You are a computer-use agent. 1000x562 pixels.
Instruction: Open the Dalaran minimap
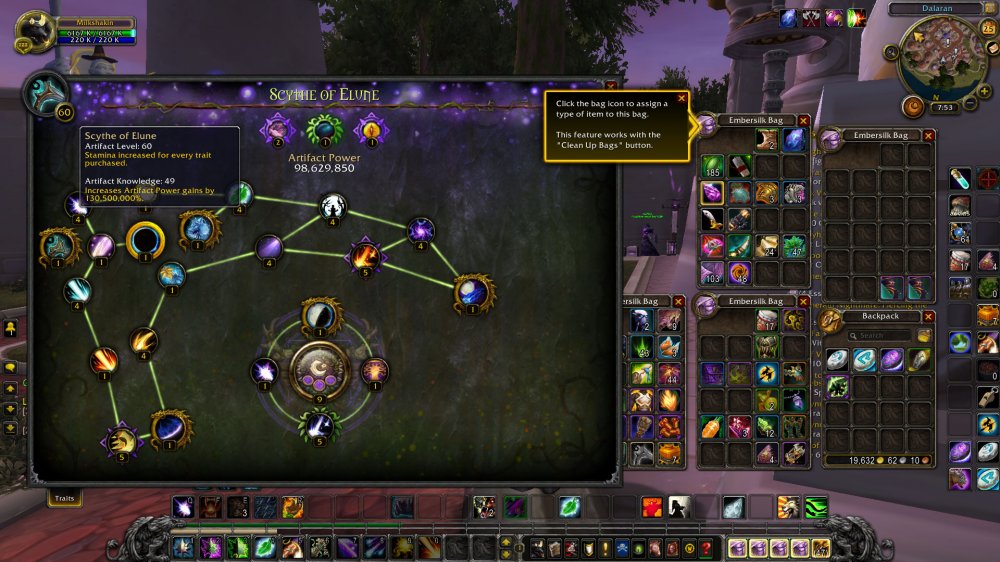tap(938, 60)
